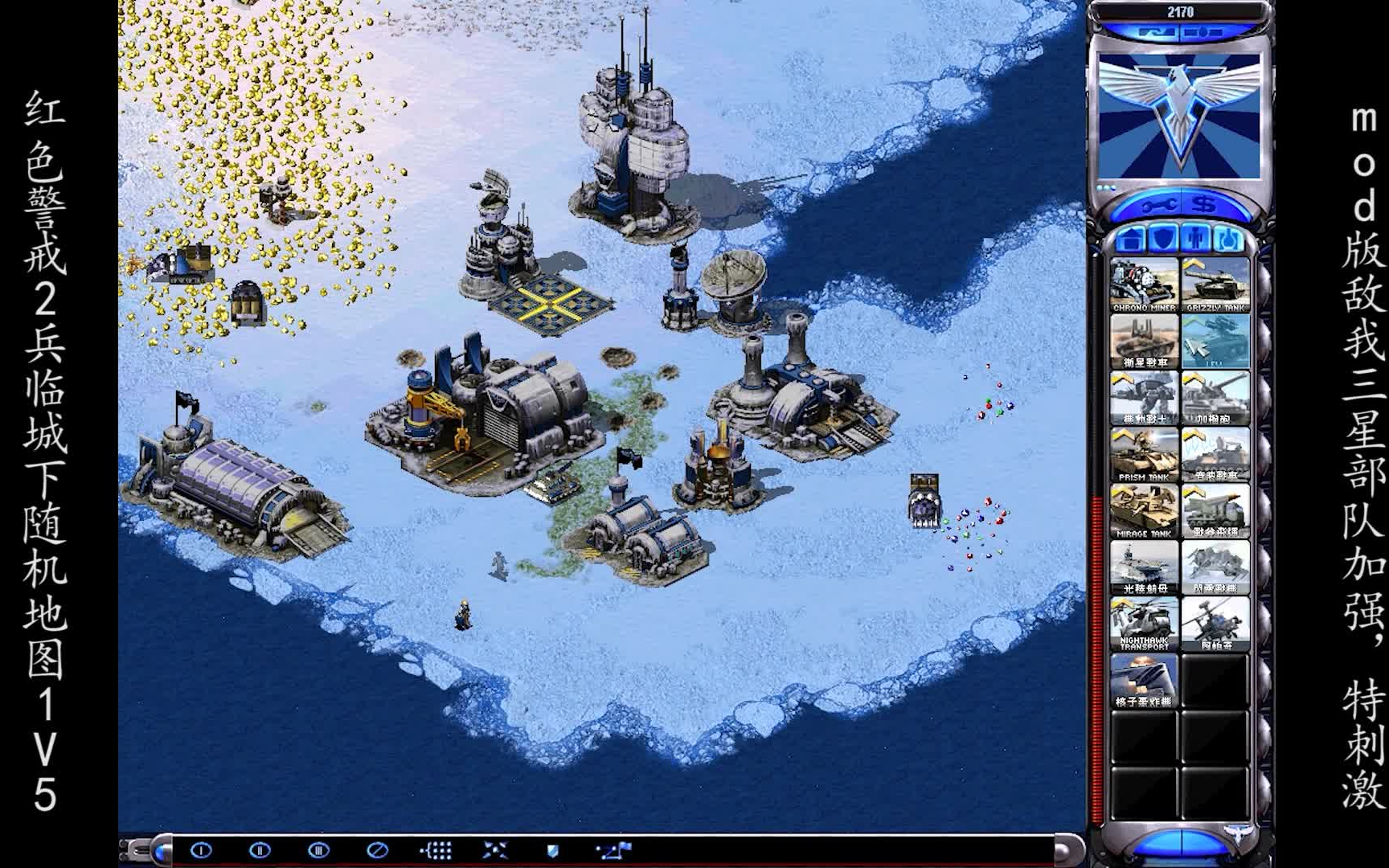Image resolution: width=1389 pixels, height=868 pixels.
Task: Select the bipedal mech walker unit icon
Action: click(x=1144, y=398)
